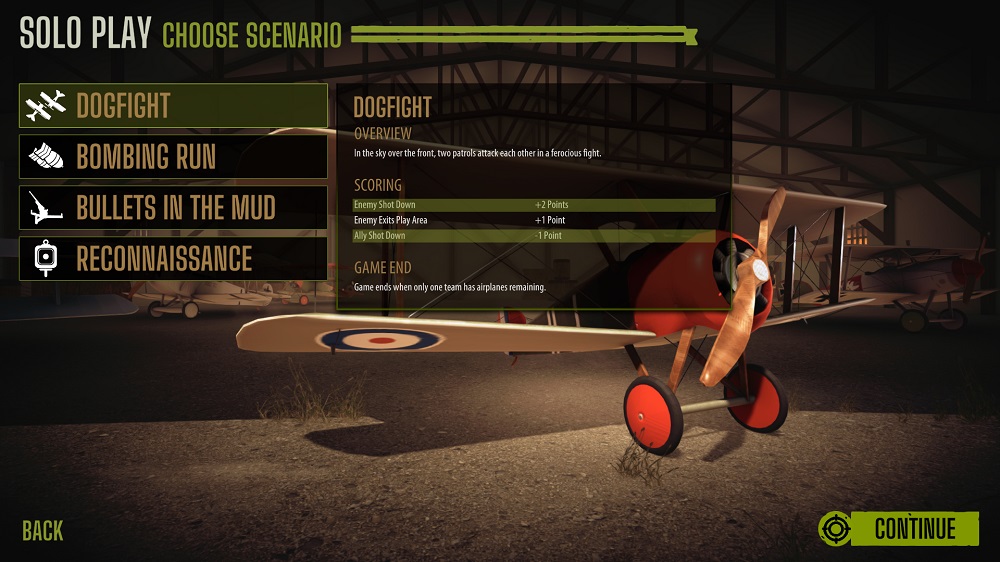Image resolution: width=1000 pixels, height=562 pixels.
Task: Continue with the chosen scenario
Action: pyautogui.click(x=899, y=528)
